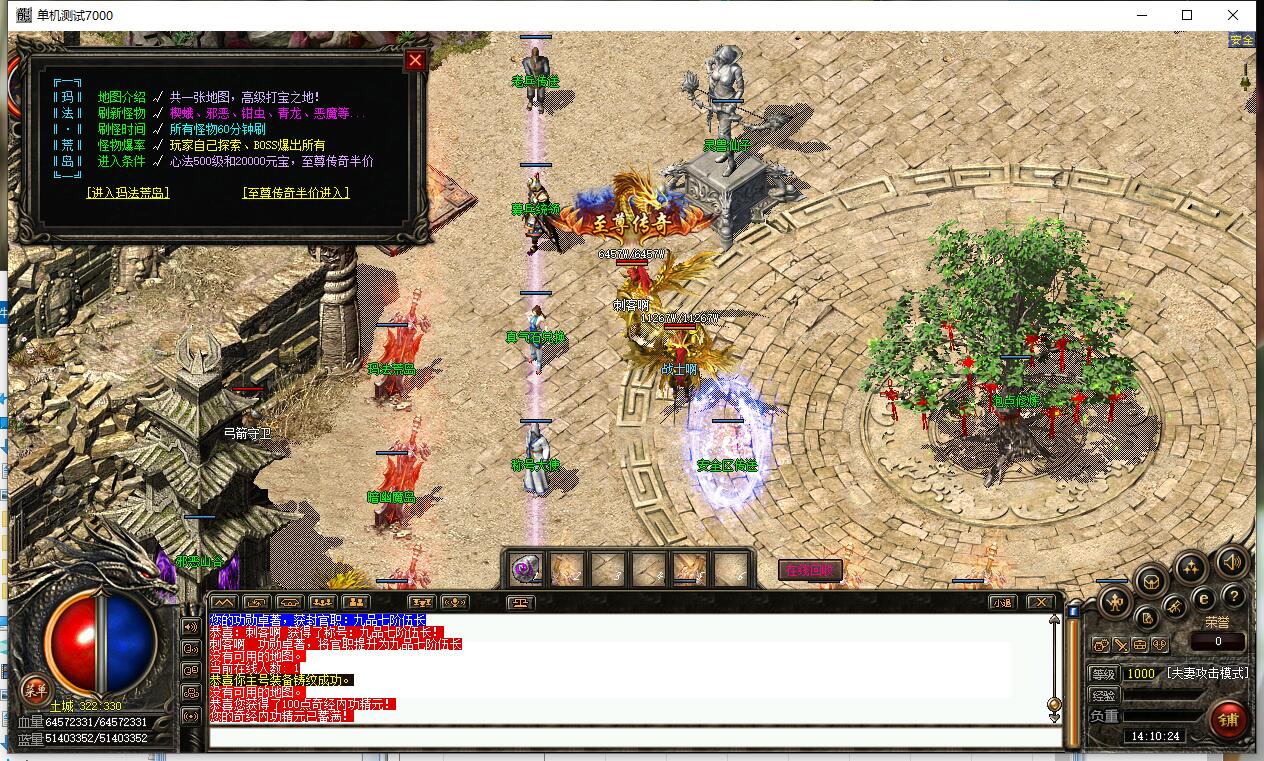Open the skills four-star sparkle icon
Image resolution: width=1264 pixels, height=761 pixels.
coord(1191,568)
